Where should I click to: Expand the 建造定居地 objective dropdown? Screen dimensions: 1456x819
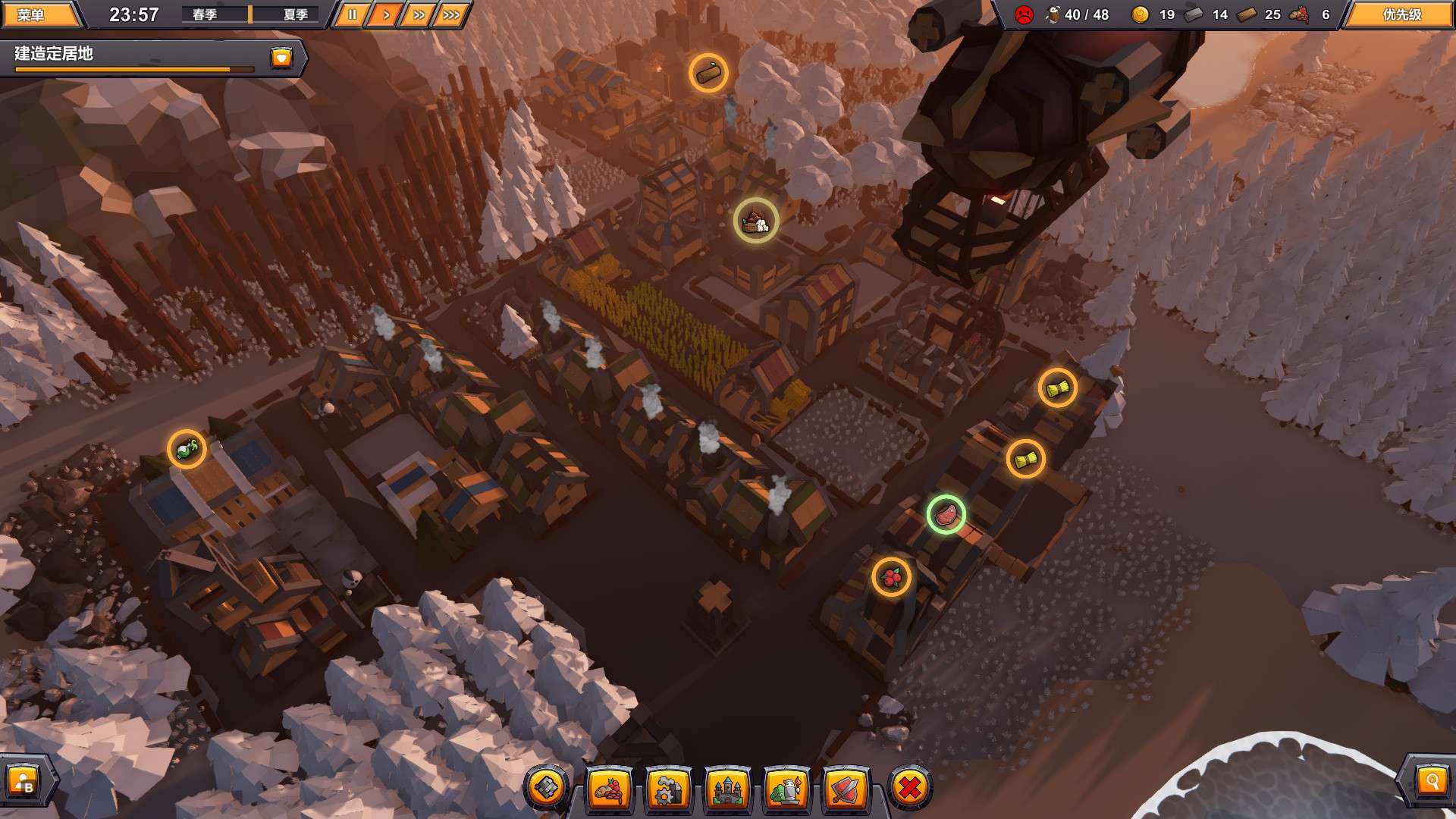pos(281,58)
